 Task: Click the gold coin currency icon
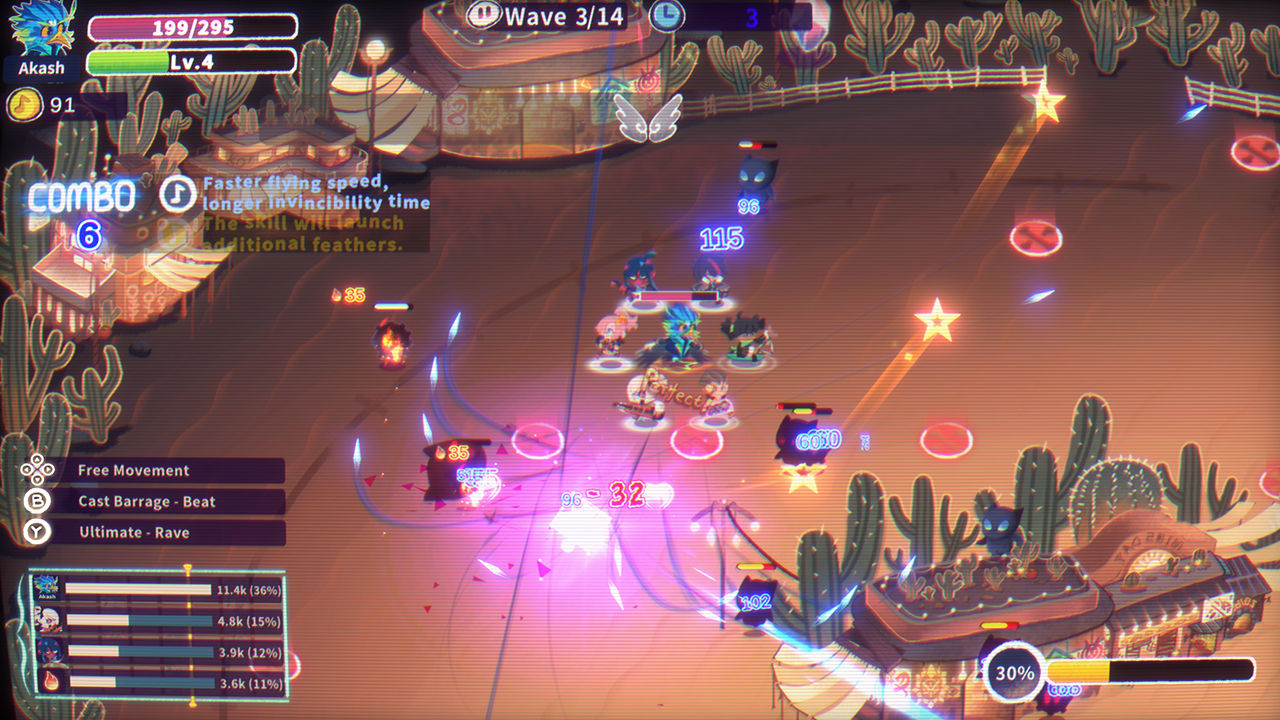click(23, 104)
